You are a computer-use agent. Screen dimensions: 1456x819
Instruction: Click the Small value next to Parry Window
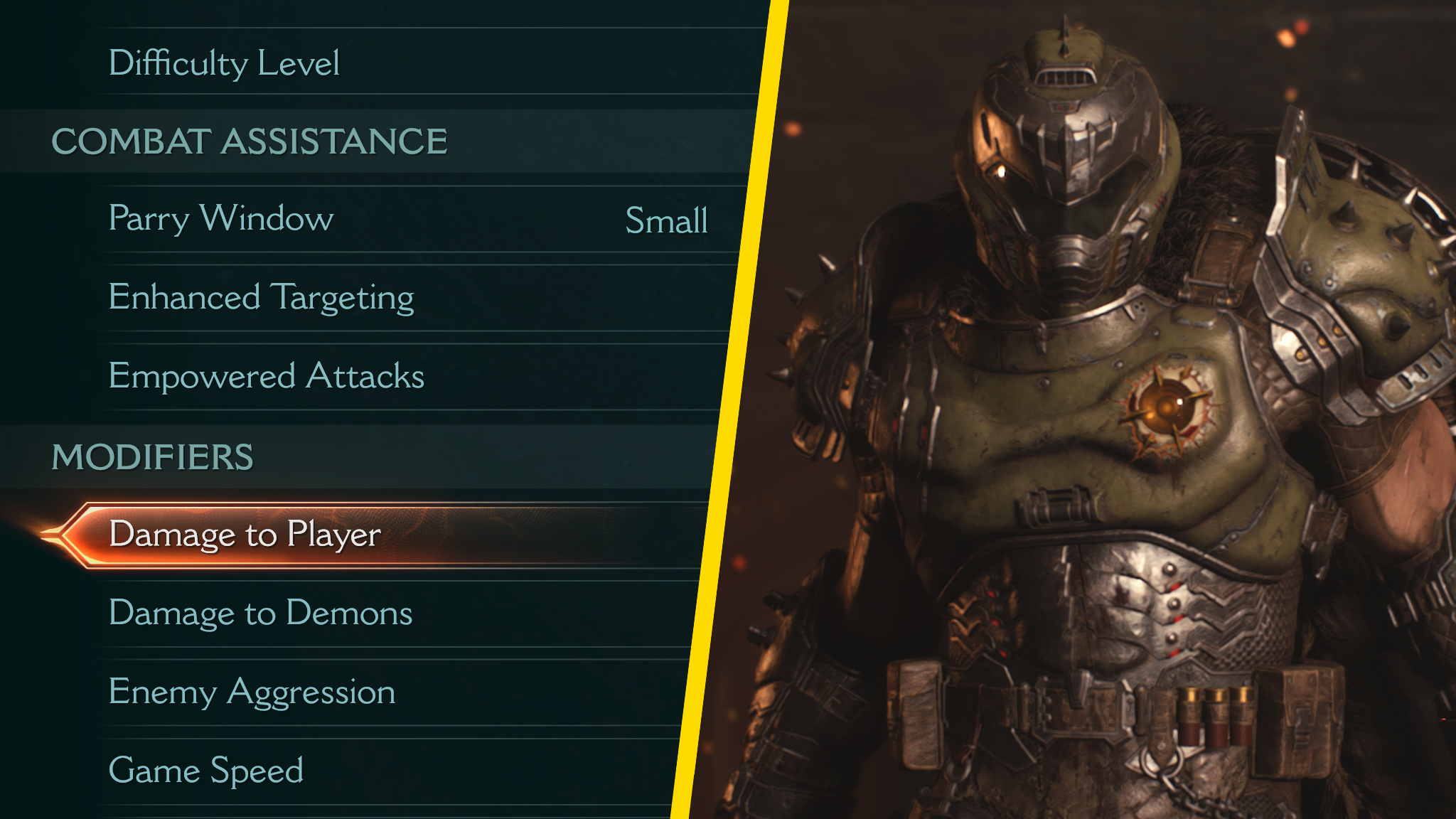665,222
